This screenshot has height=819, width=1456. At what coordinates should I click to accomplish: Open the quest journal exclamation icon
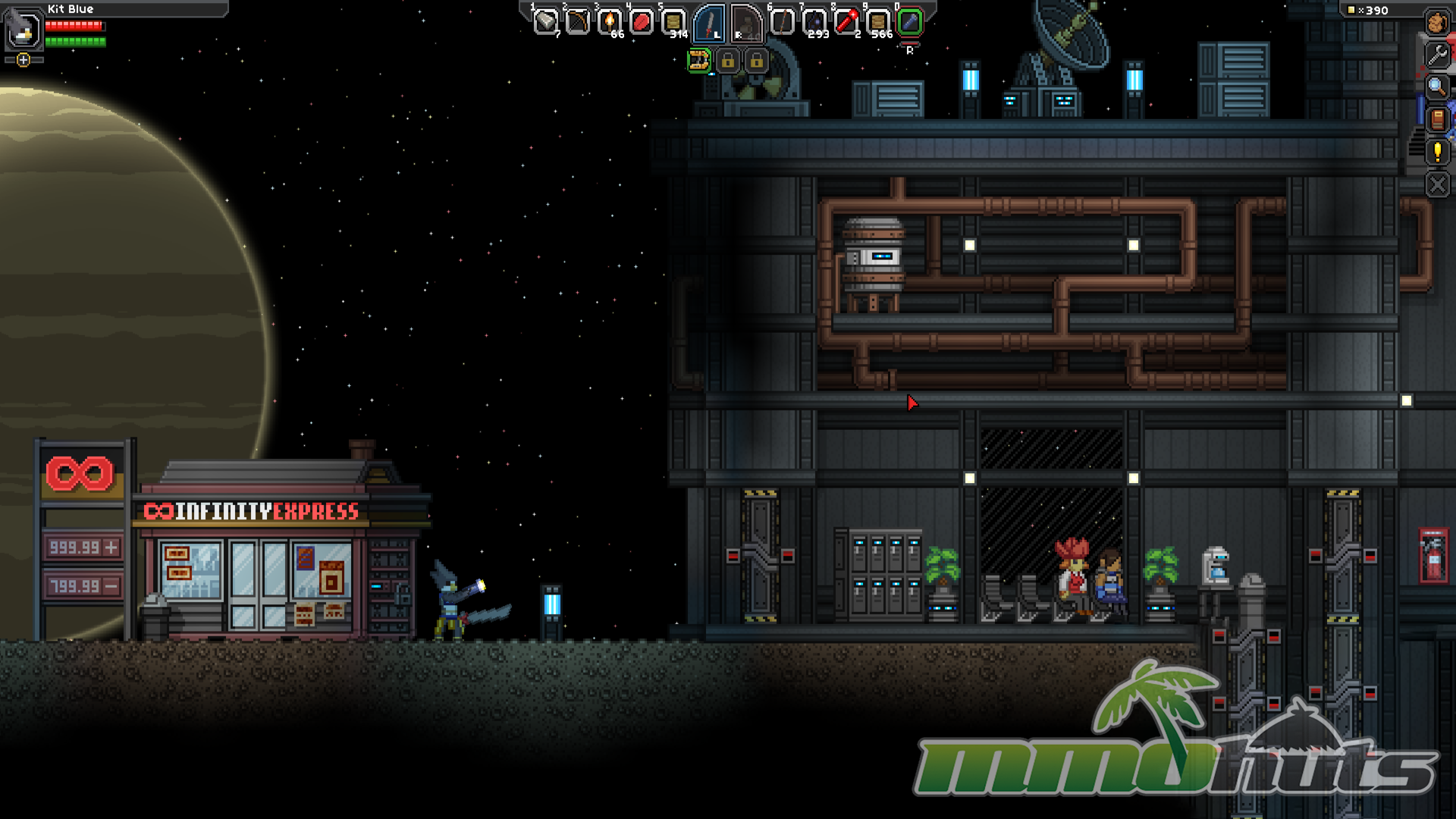[x=1437, y=152]
